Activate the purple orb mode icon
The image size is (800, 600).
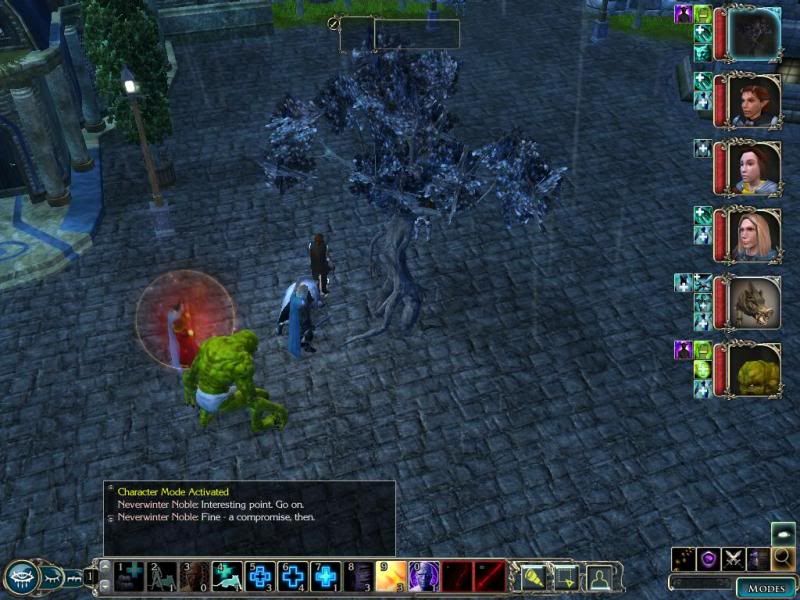pos(709,559)
